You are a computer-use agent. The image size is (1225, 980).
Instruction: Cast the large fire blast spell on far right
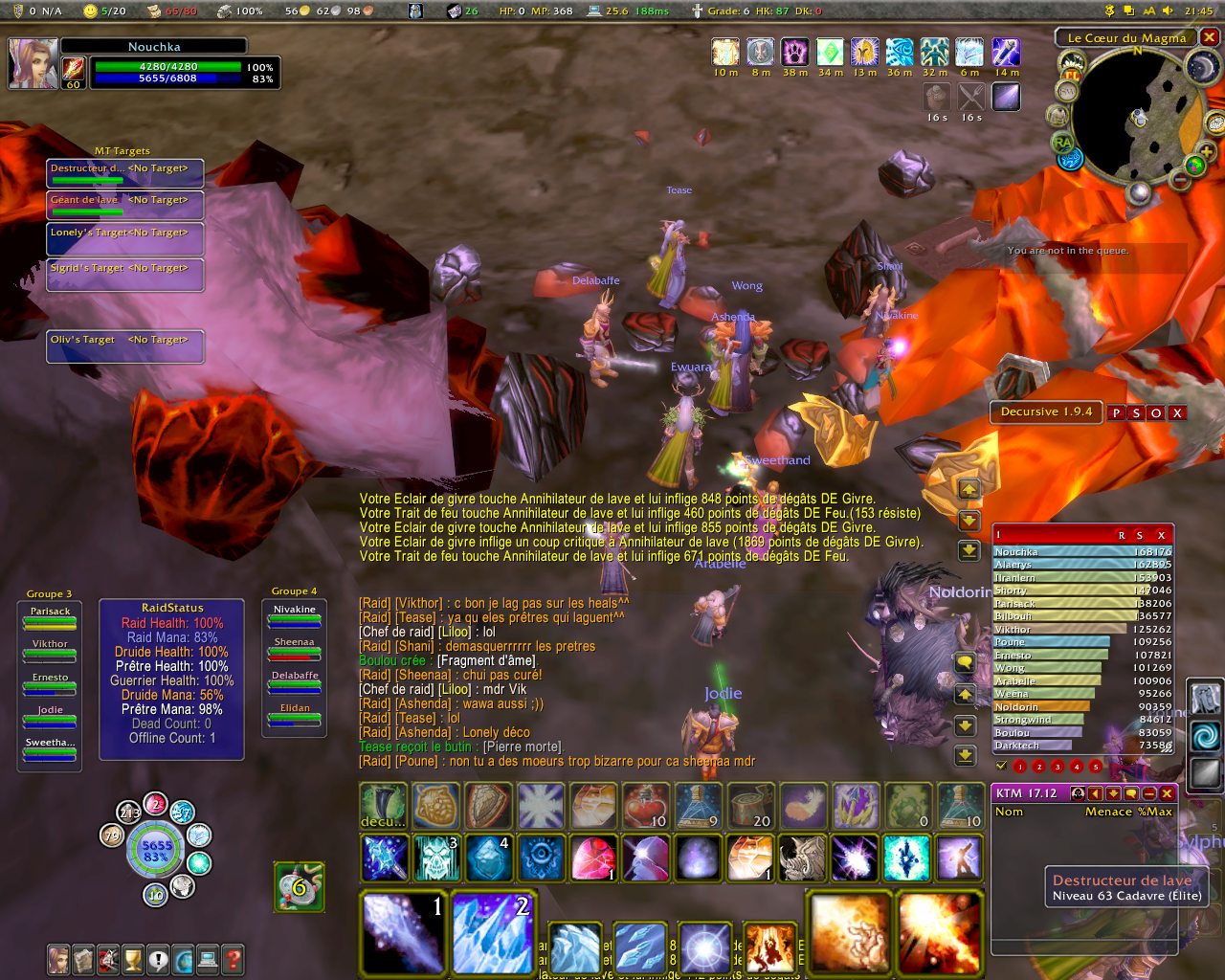[938, 932]
